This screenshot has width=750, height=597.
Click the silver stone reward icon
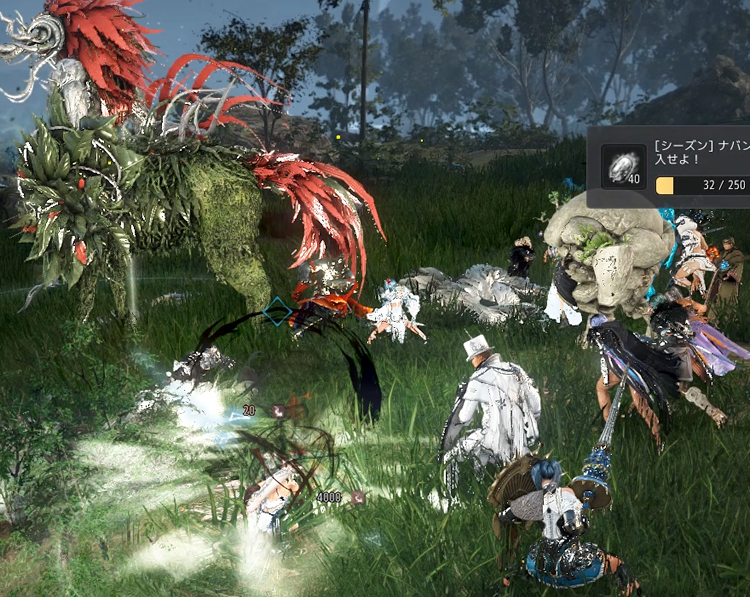(623, 166)
